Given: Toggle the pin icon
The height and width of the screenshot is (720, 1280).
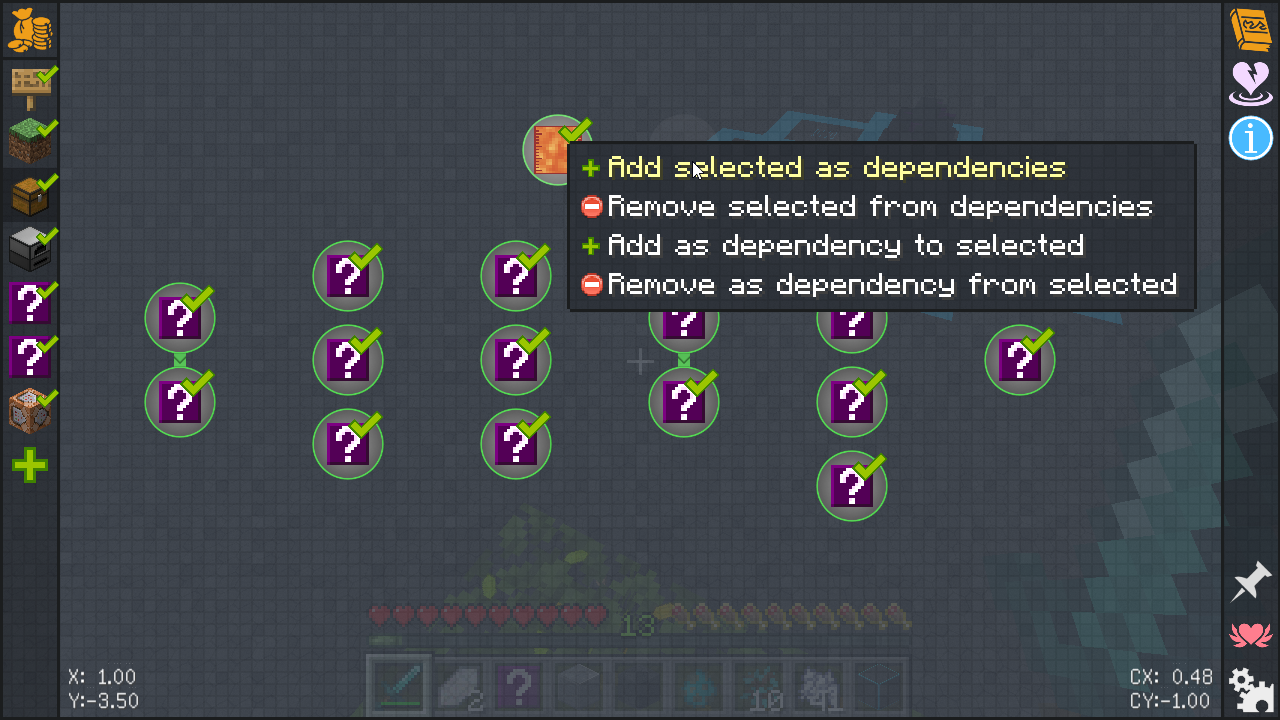Looking at the screenshot, I should 1250,582.
